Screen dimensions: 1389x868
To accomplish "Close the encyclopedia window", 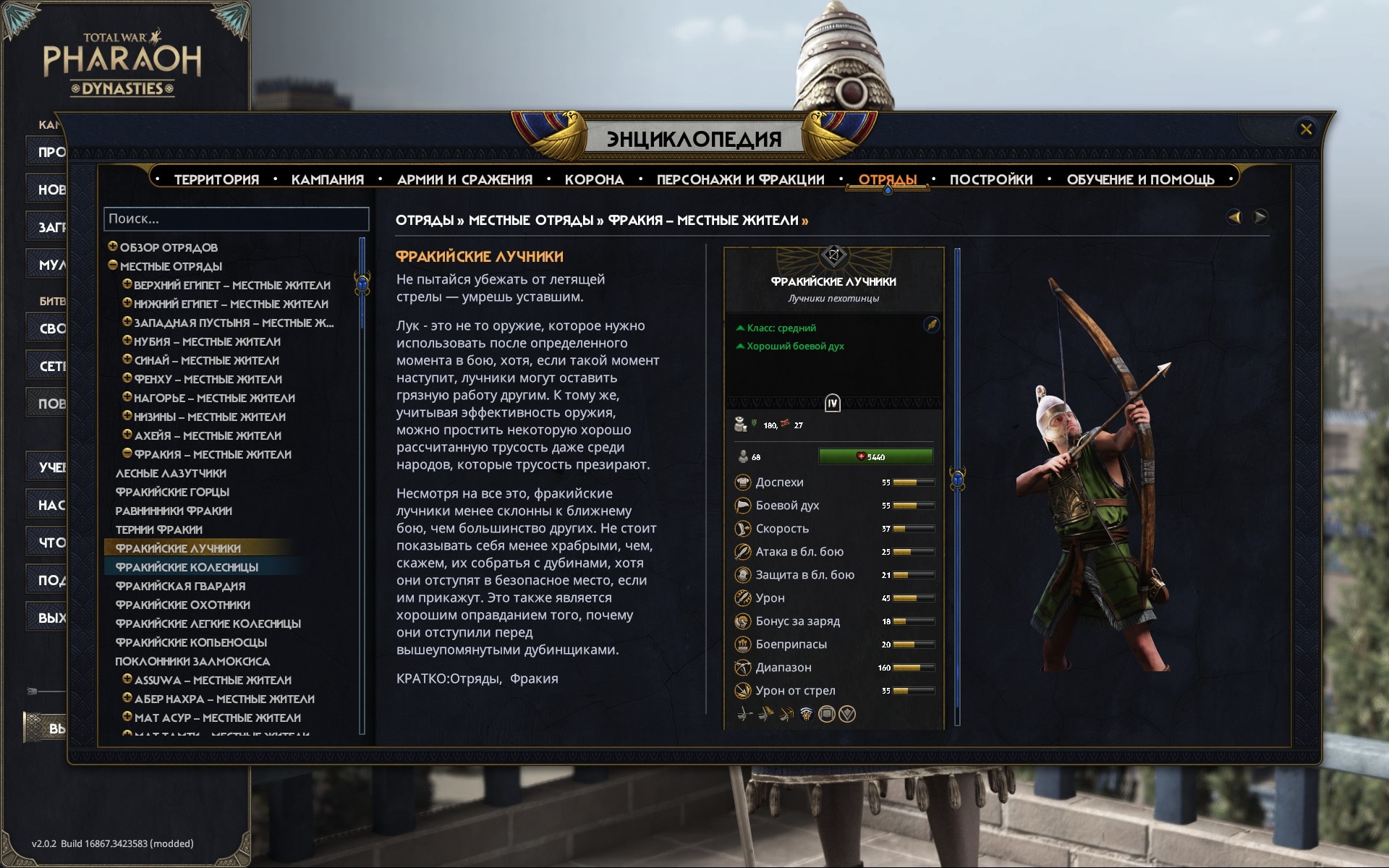I will coord(1306,129).
